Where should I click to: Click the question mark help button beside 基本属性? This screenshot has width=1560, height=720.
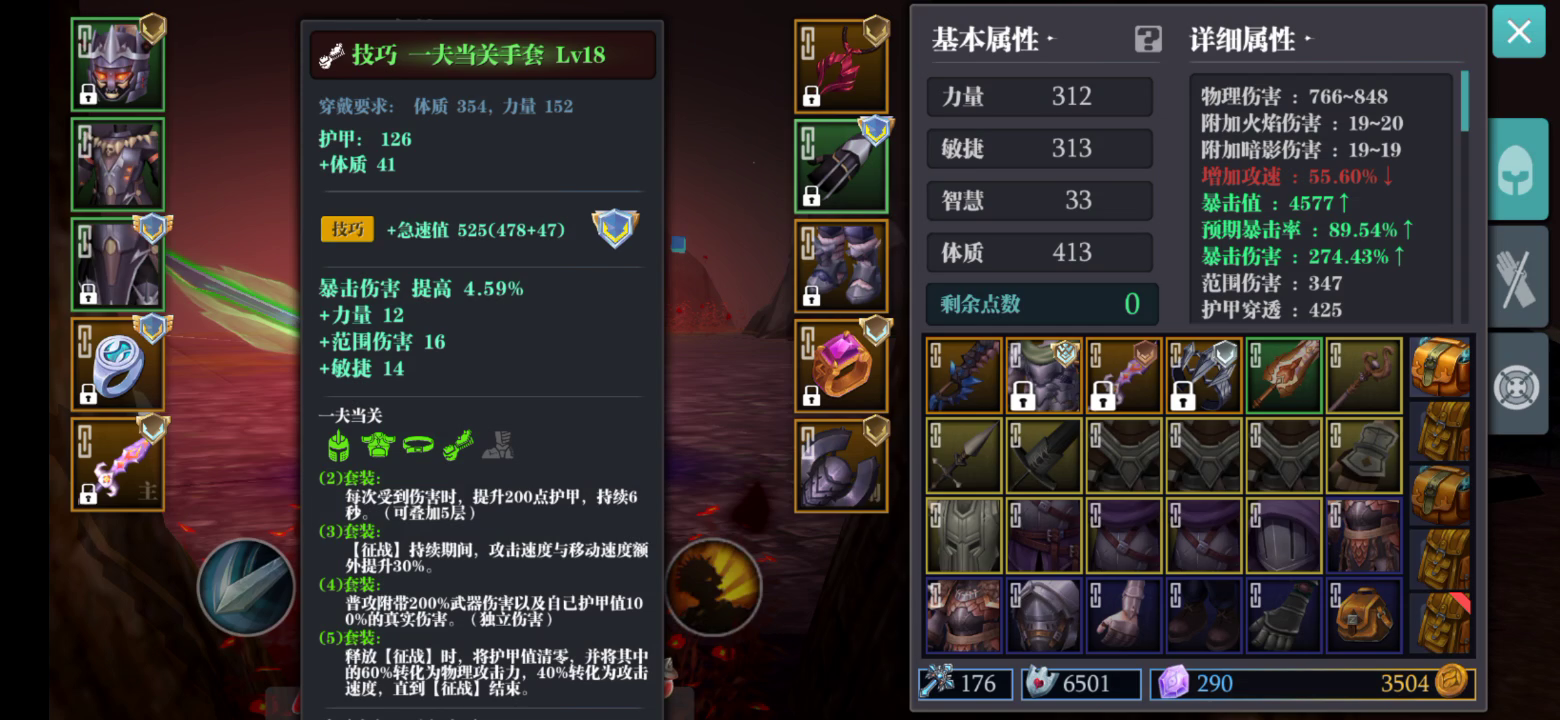tap(1146, 38)
